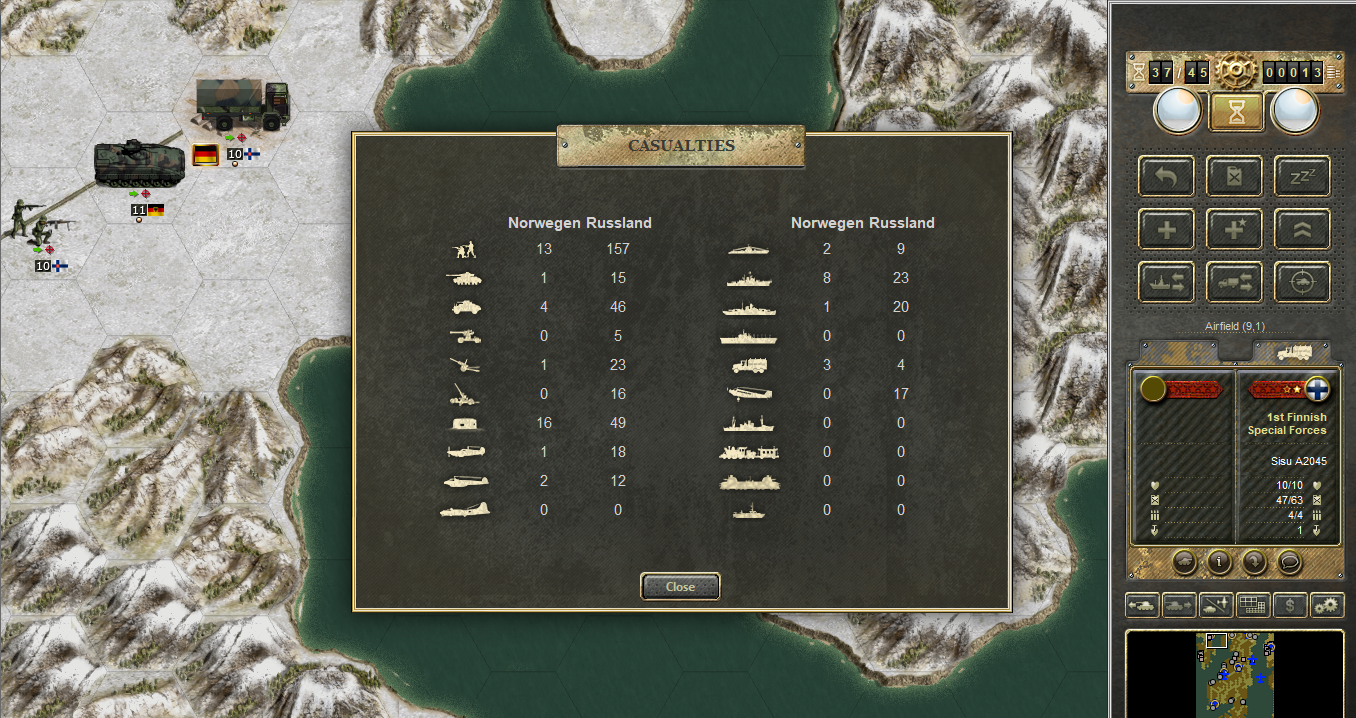1356x718 pixels.
Task: Open the gears settings menu
Action: pos(1327,605)
